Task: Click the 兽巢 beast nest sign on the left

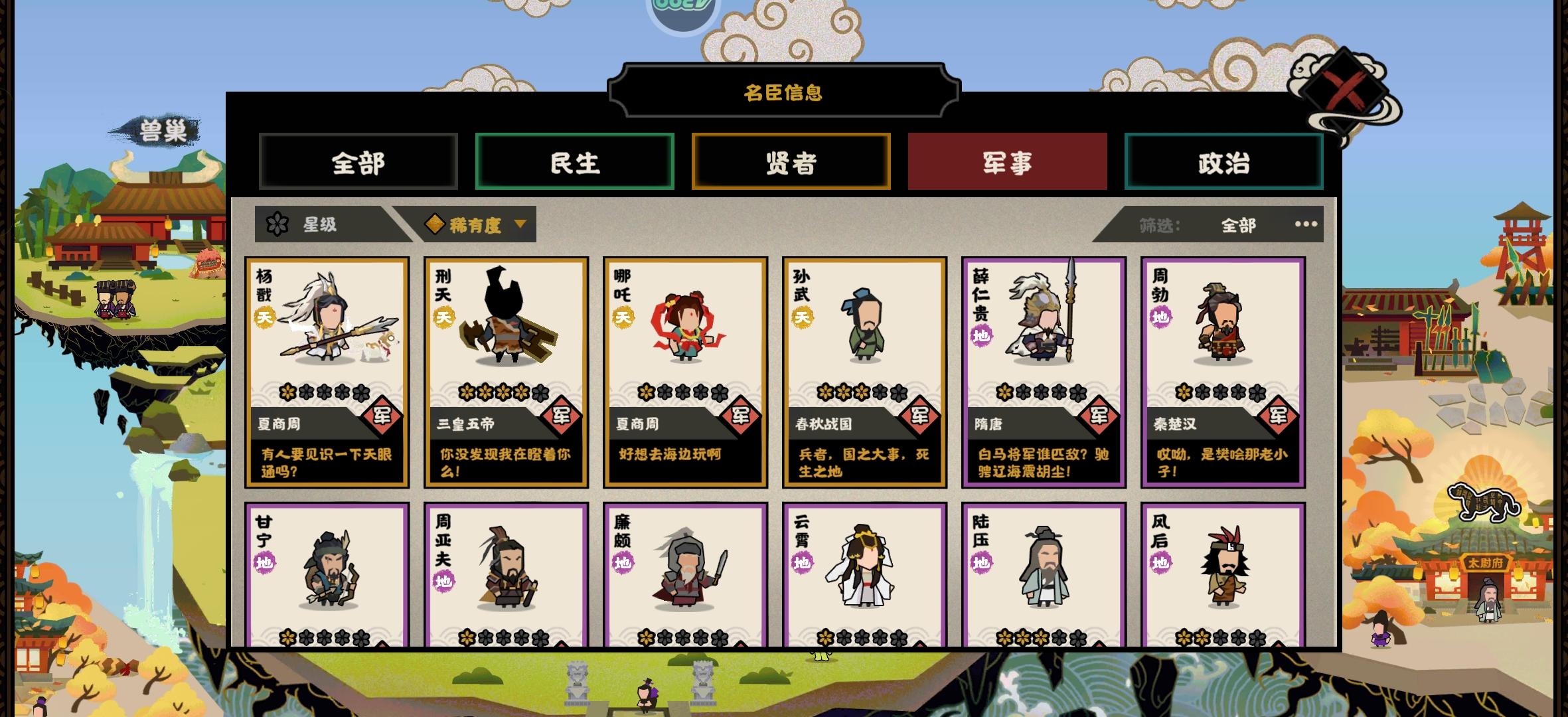Action: tap(161, 129)
